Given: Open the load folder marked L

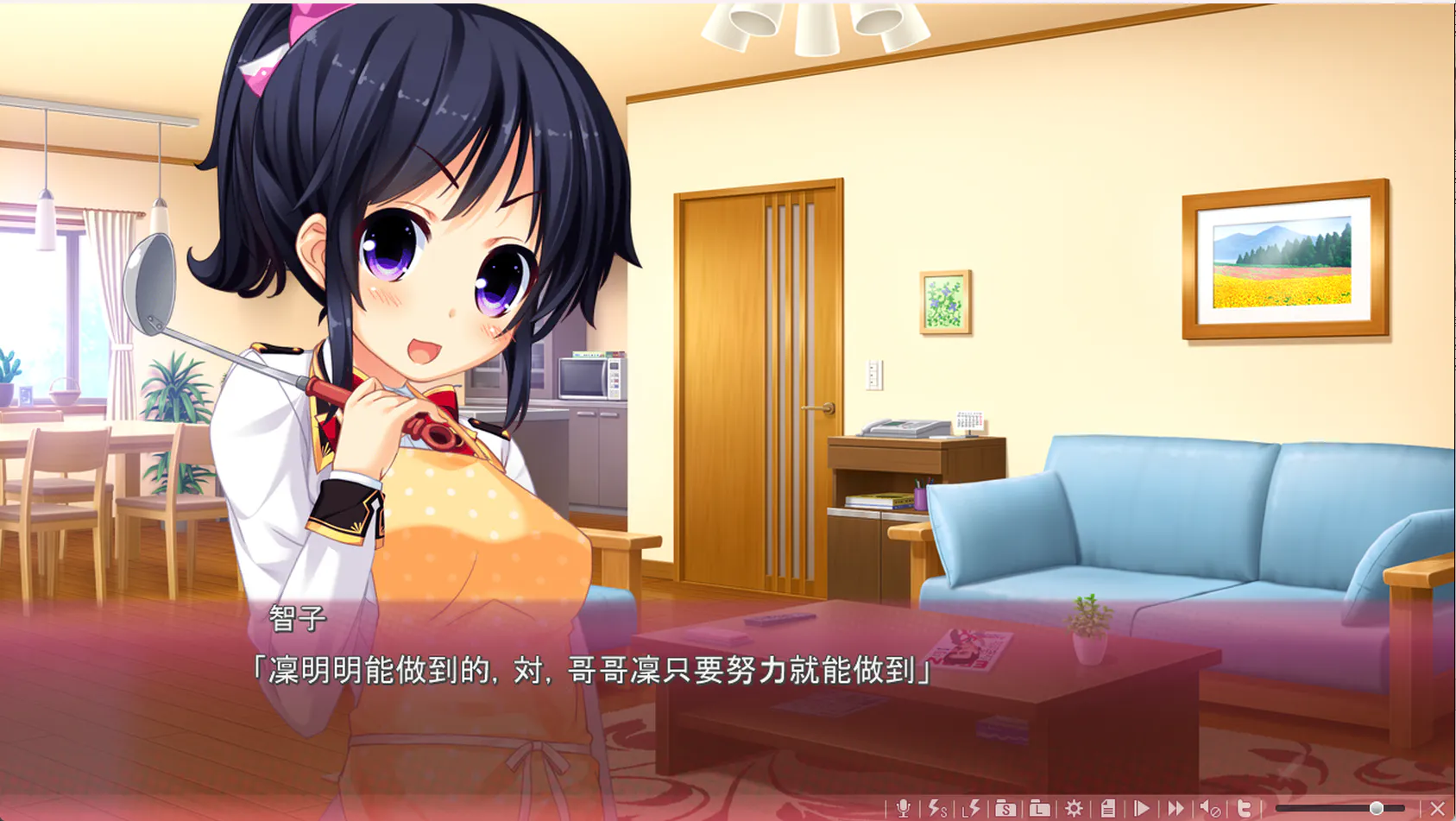Looking at the screenshot, I should [x=1040, y=808].
